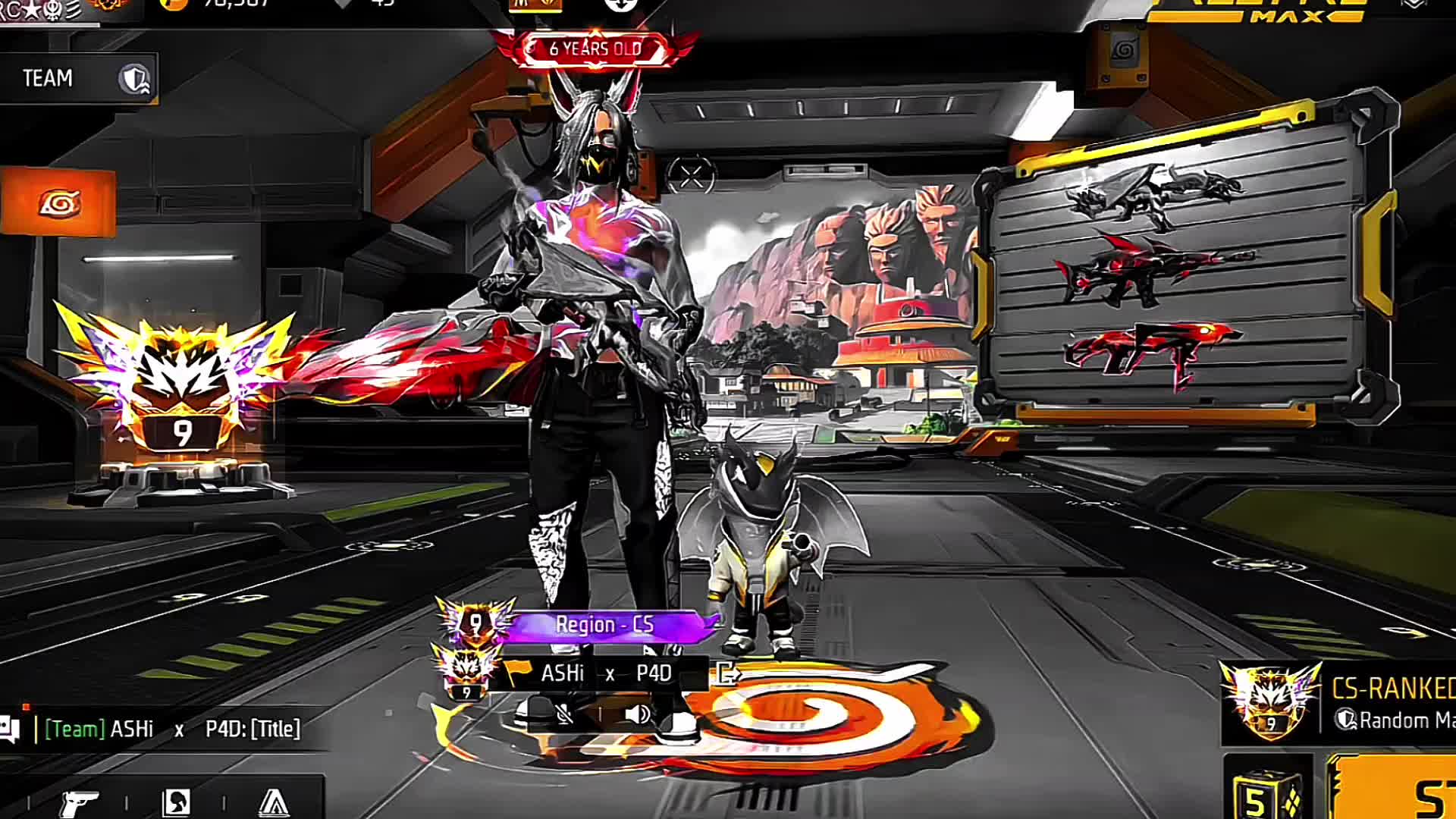Toggle the speaker sound icon
The height and width of the screenshot is (819, 1456).
pyautogui.click(x=638, y=714)
